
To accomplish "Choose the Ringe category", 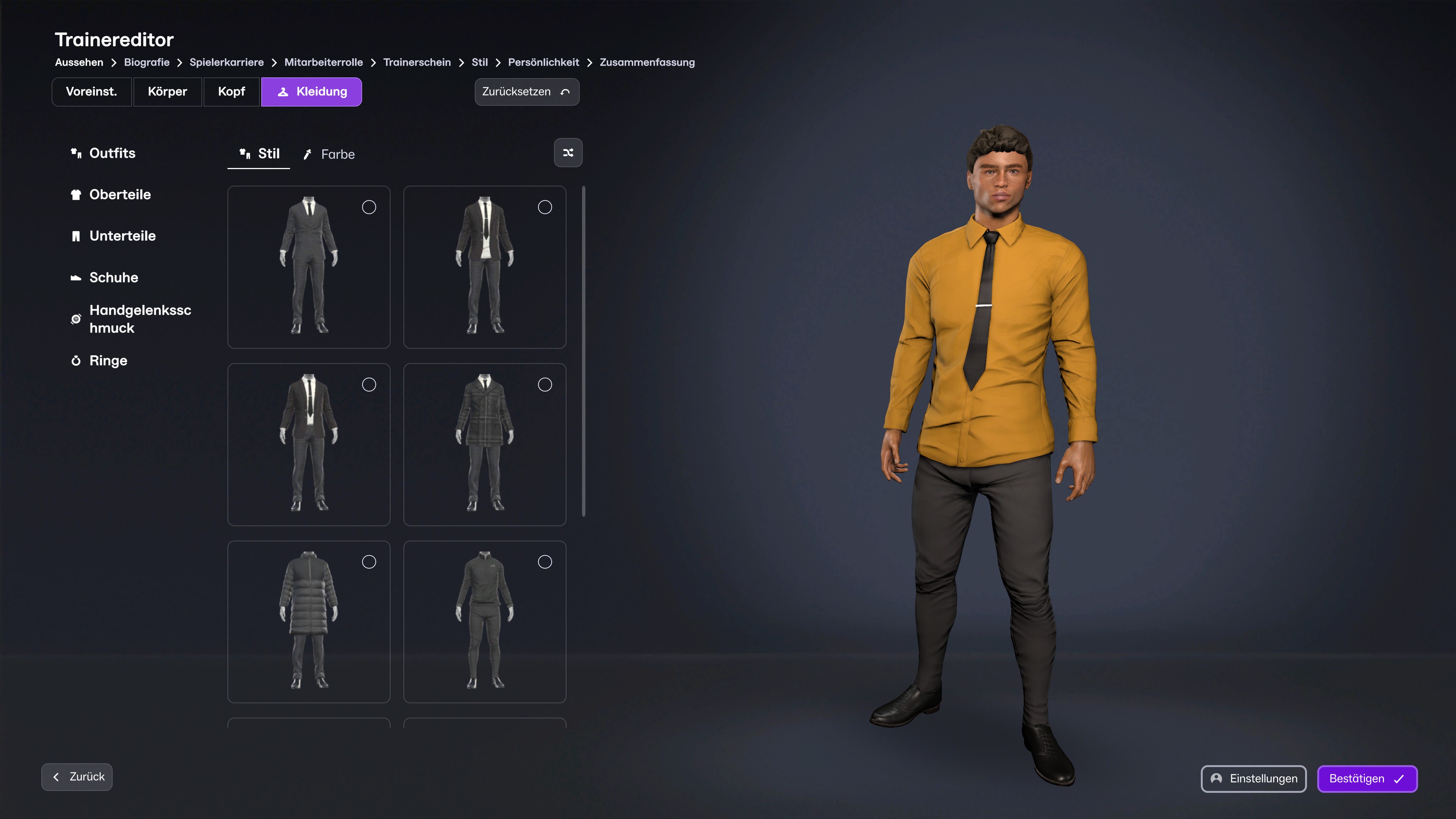I will (x=108, y=361).
